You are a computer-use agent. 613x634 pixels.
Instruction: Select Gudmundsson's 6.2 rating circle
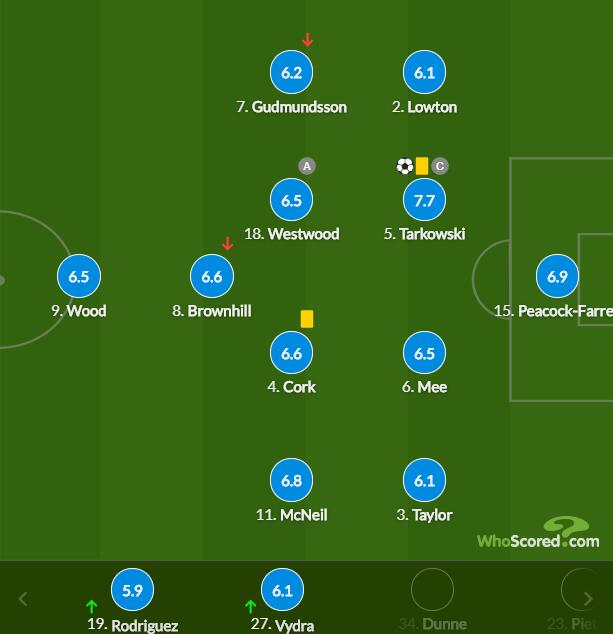(x=291, y=73)
